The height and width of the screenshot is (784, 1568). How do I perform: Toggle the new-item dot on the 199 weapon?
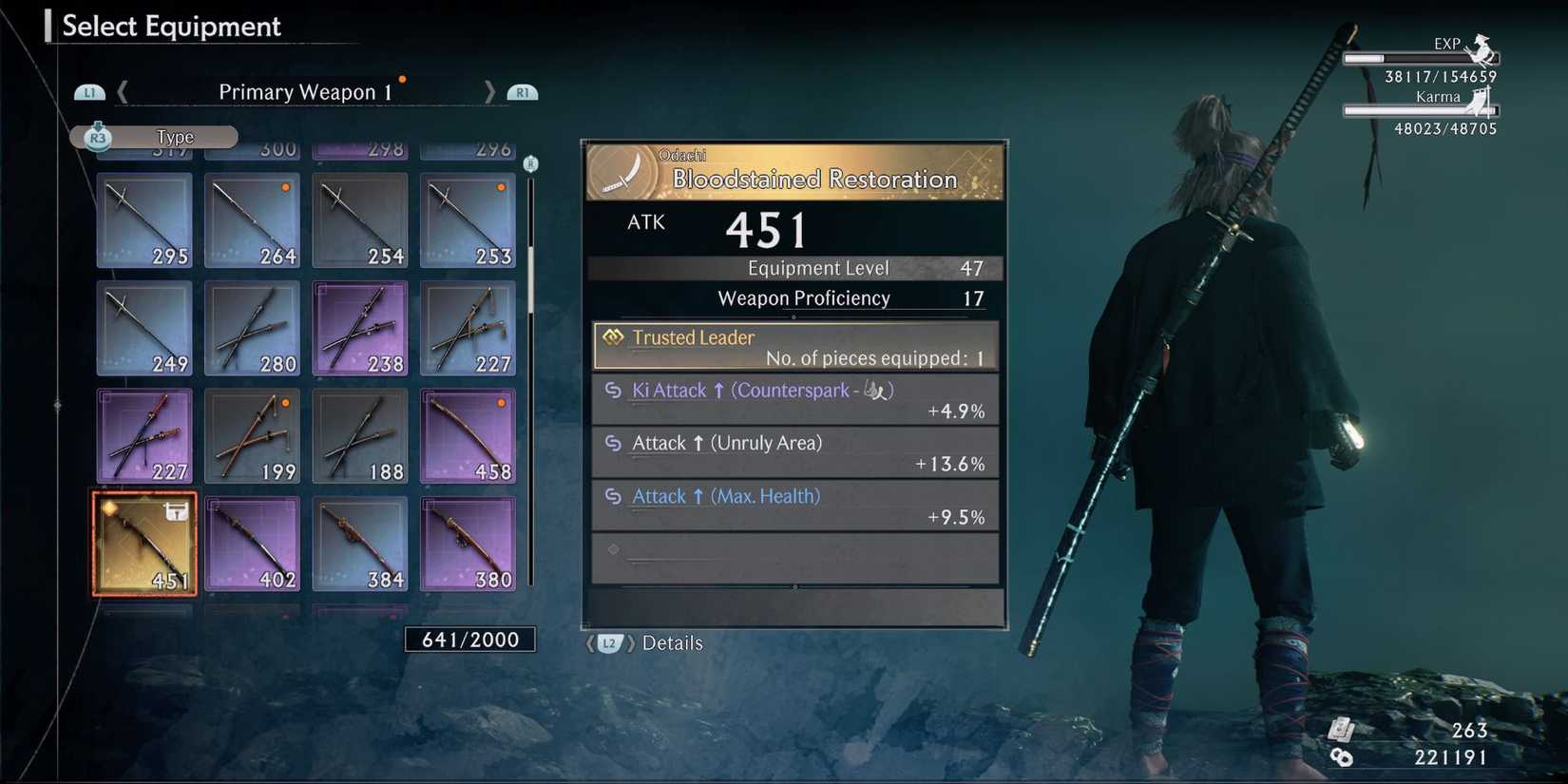coord(285,404)
